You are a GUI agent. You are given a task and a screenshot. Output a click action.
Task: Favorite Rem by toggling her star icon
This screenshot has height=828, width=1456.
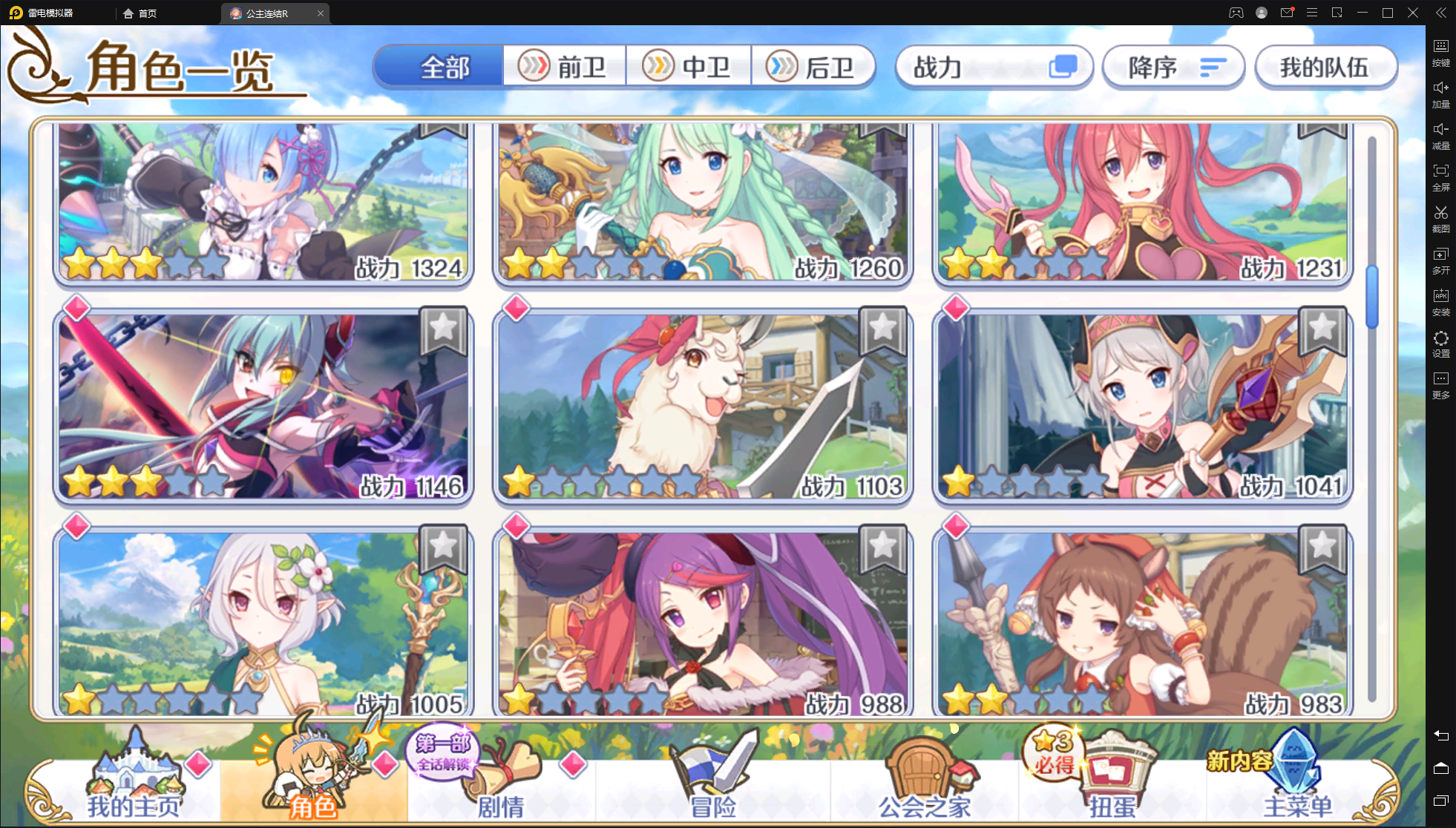(x=442, y=131)
